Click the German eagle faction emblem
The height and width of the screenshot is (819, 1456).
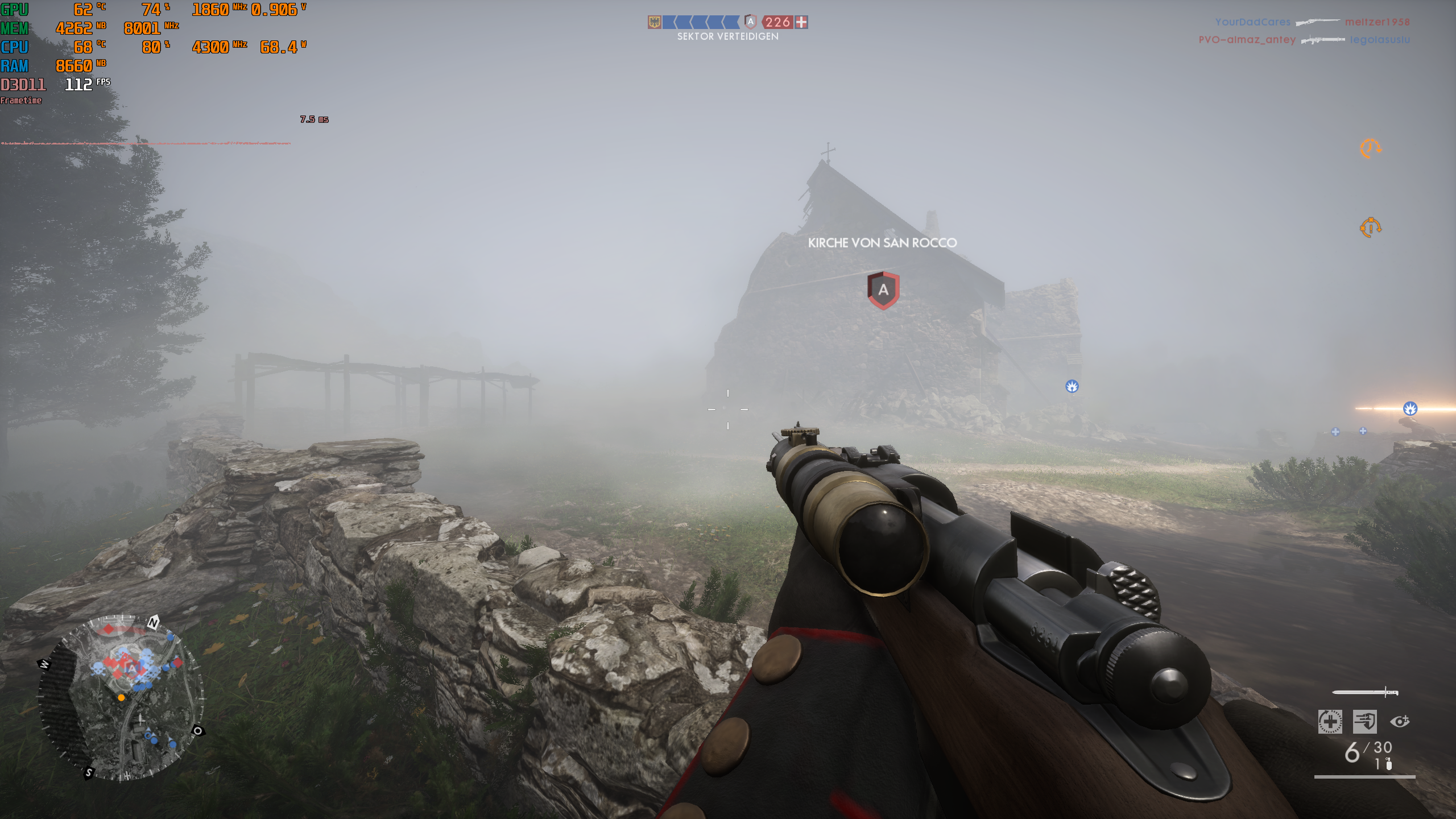tap(653, 22)
